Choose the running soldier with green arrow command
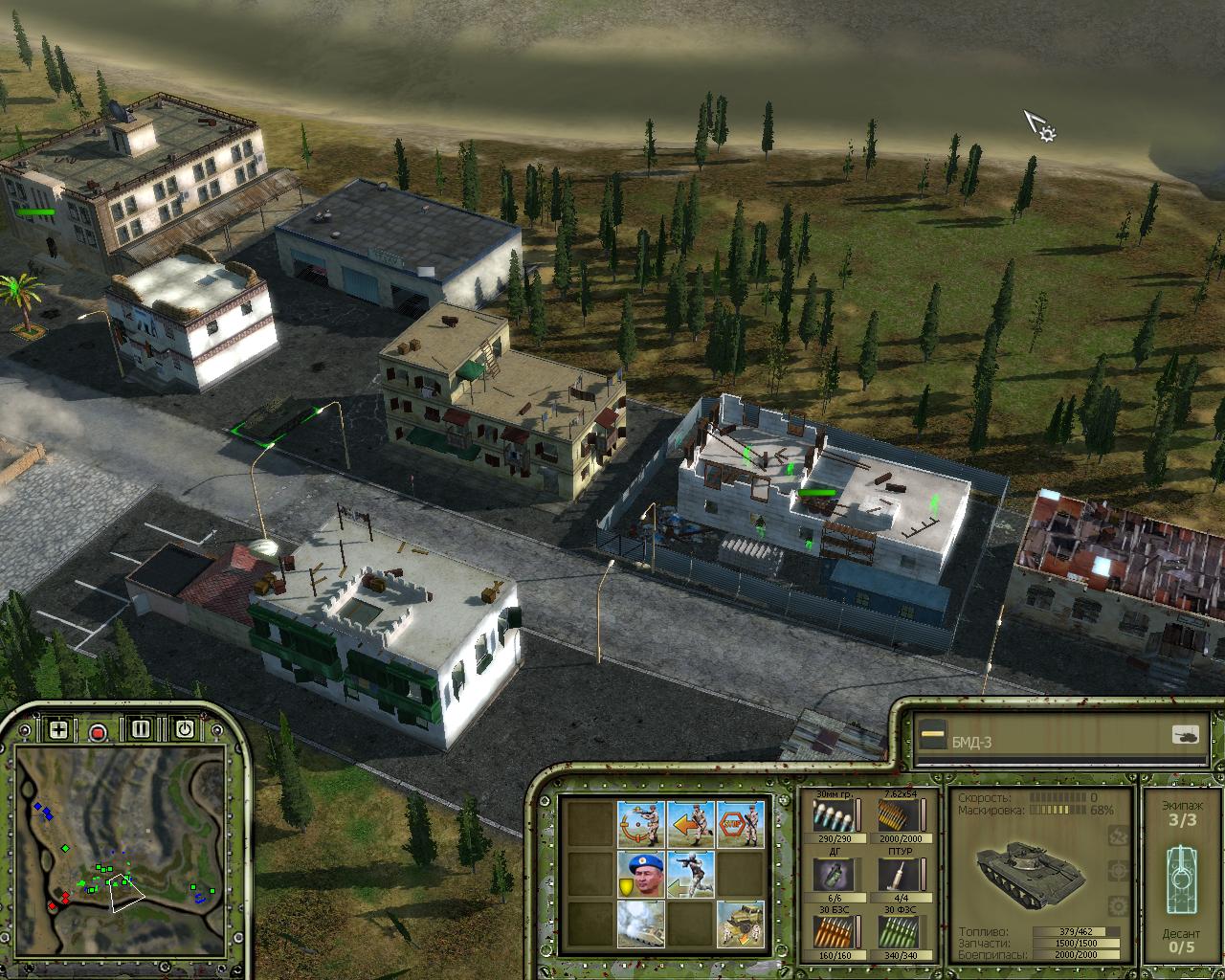The image size is (1225, 980). click(691, 874)
